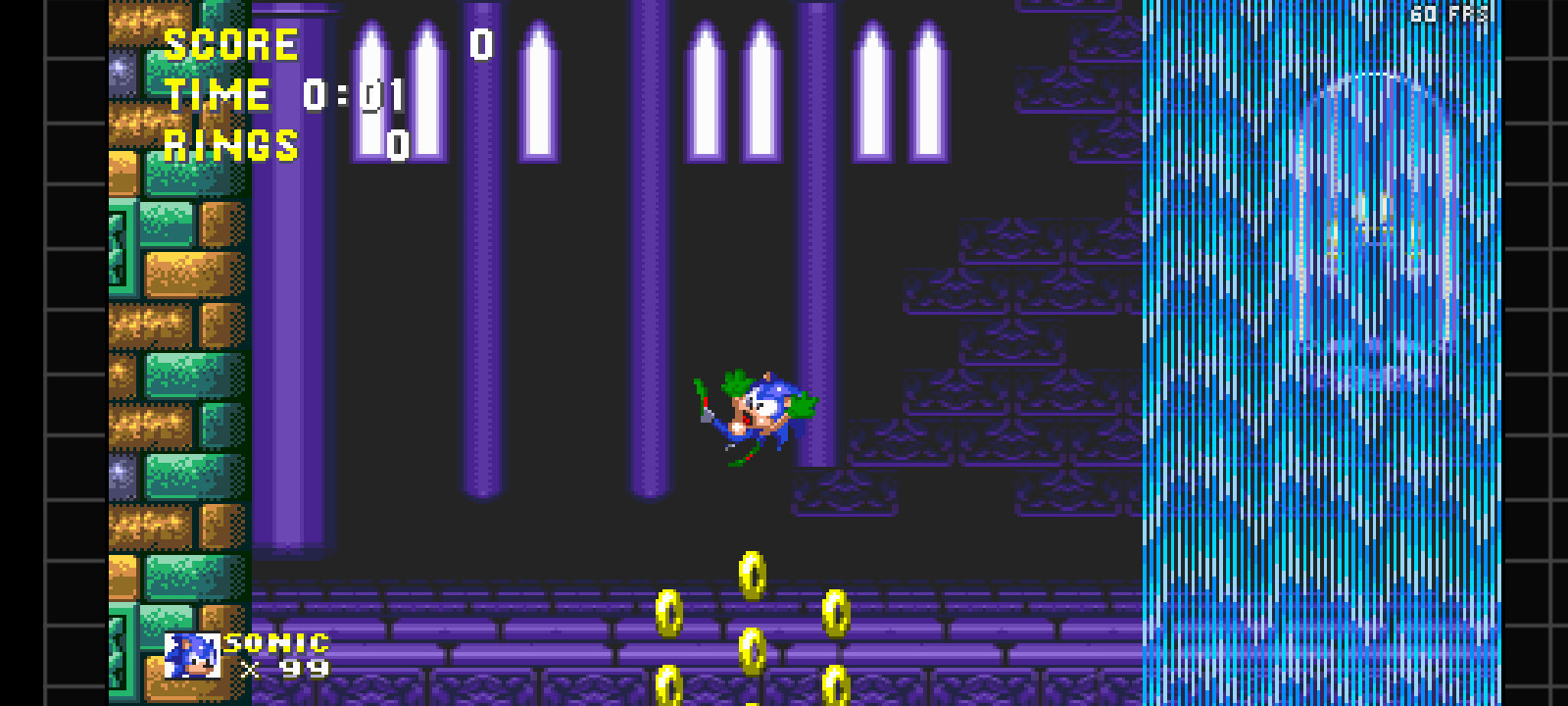
Task: Select the SCORE label in the HUD
Action: [231, 43]
